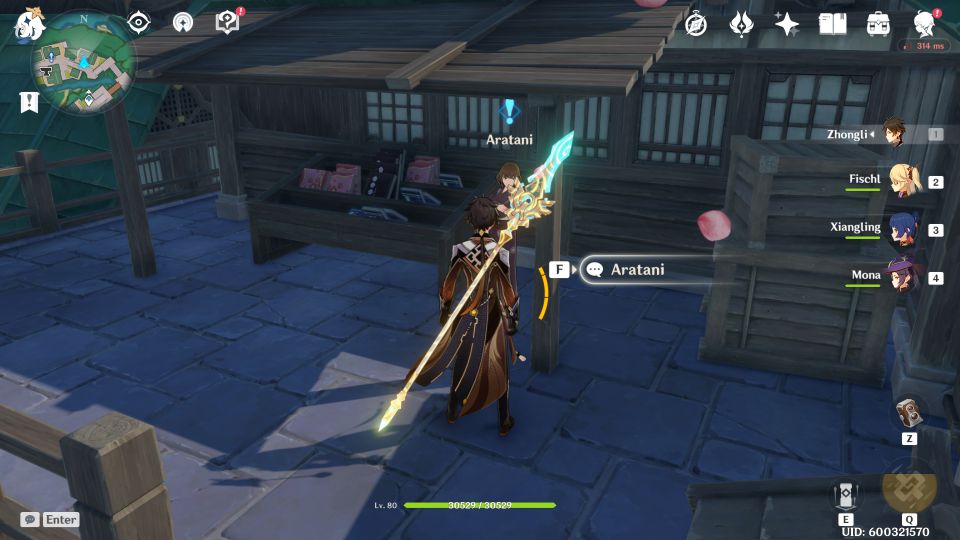This screenshot has height=540, width=960.
Task: Open the Wish star icon
Action: point(787,24)
